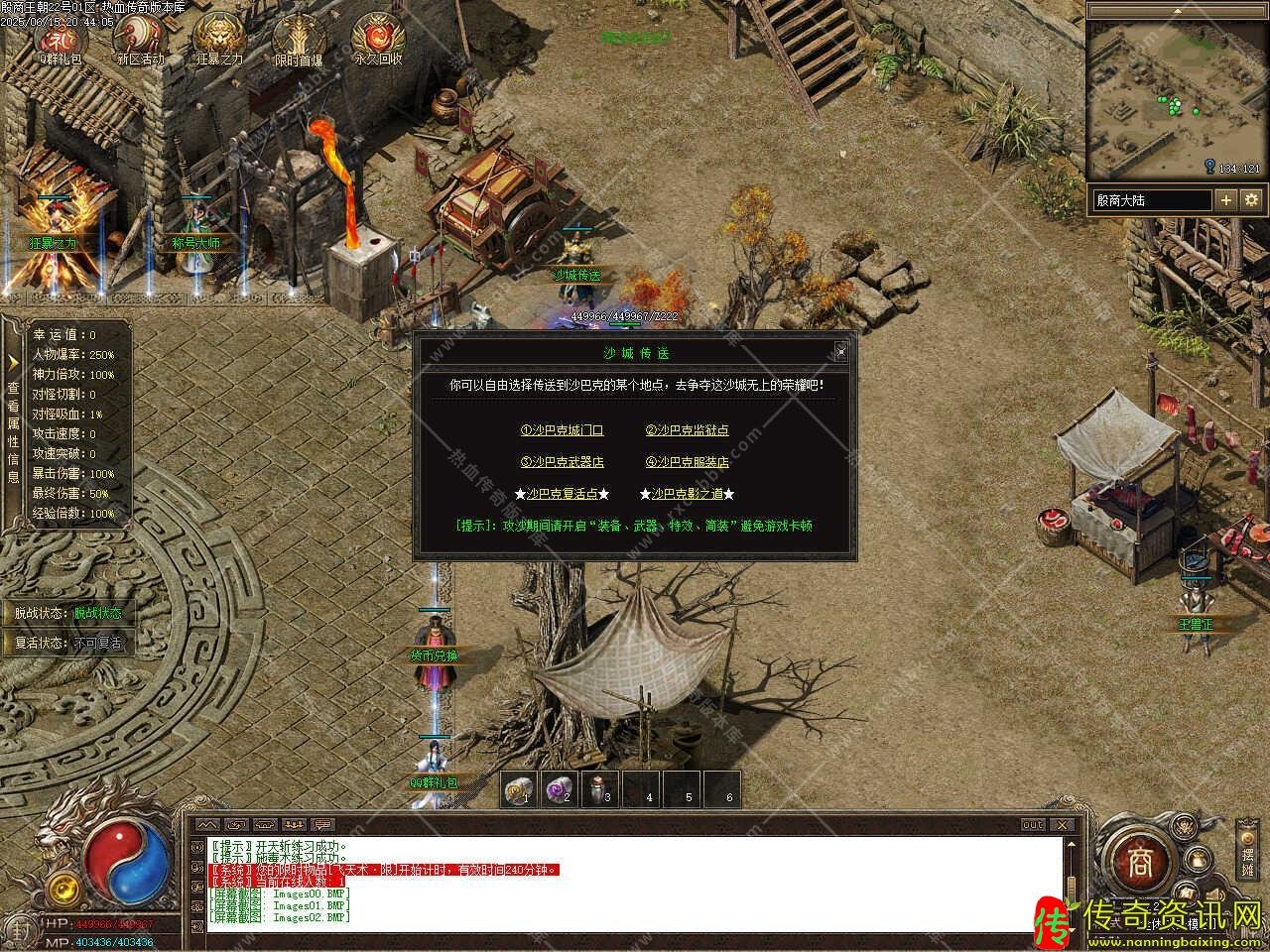Image resolution: width=1270 pixels, height=952 pixels.
Task: Open the 限时首爆 event icon
Action: (299, 38)
